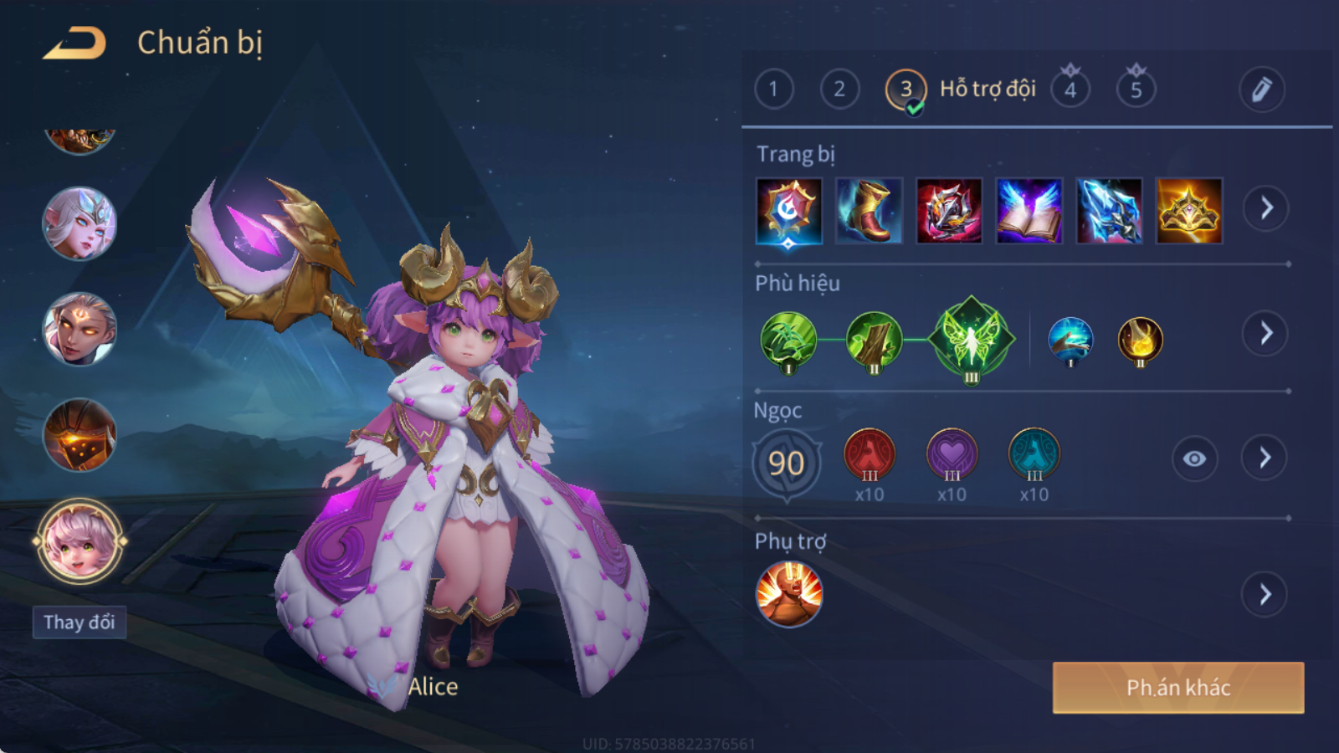Open the Ngọc rune arrow
Image resolution: width=1339 pixels, height=753 pixels.
1265,458
